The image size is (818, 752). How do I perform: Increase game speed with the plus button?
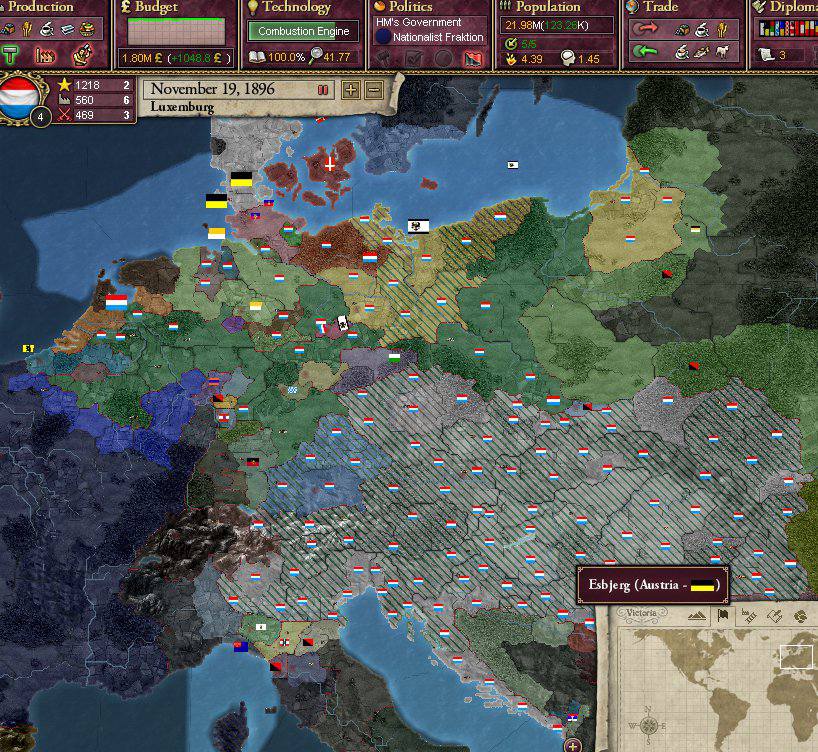tap(351, 90)
